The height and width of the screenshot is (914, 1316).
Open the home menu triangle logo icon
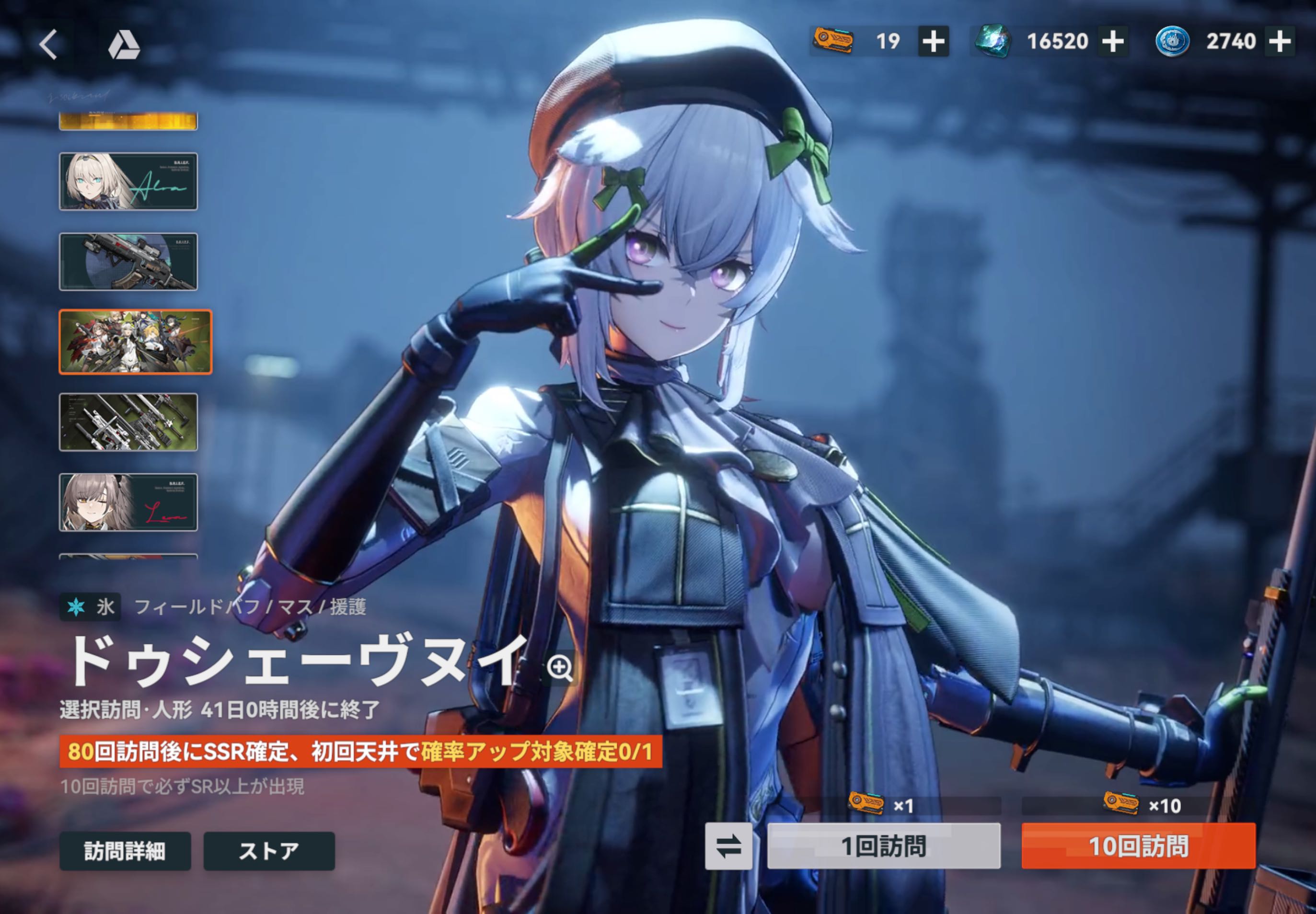124,45
